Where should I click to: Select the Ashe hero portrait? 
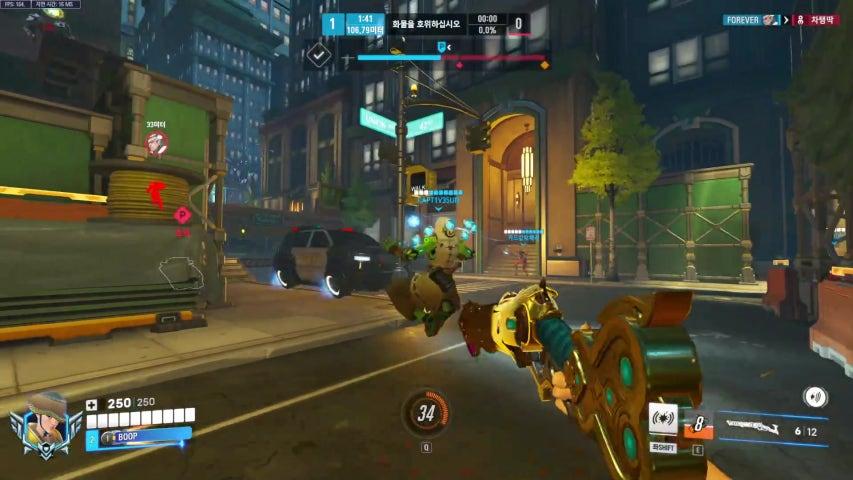(x=46, y=421)
